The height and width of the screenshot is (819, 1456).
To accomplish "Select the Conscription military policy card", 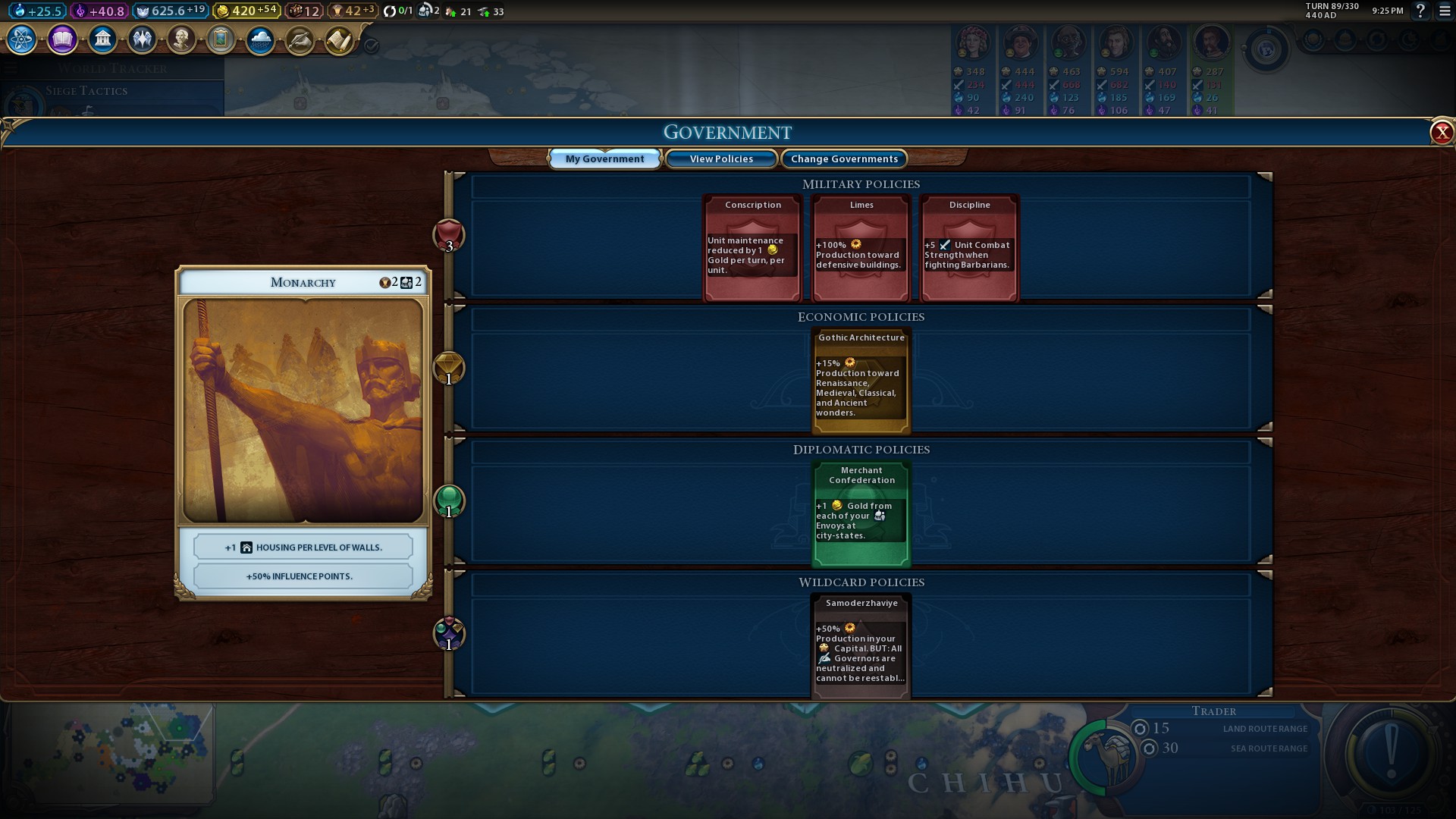I will point(752,248).
